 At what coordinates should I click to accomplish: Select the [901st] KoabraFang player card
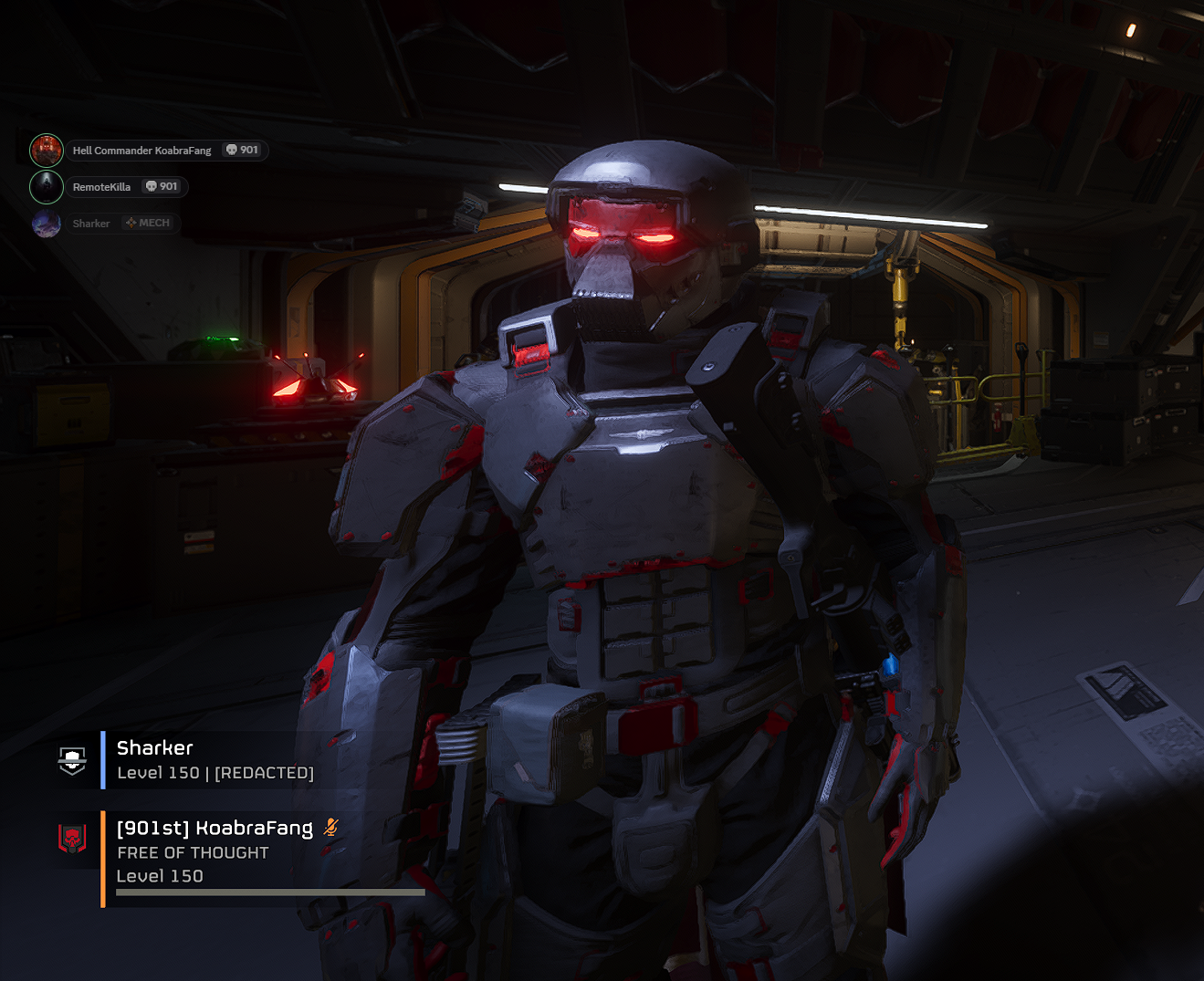215,851
